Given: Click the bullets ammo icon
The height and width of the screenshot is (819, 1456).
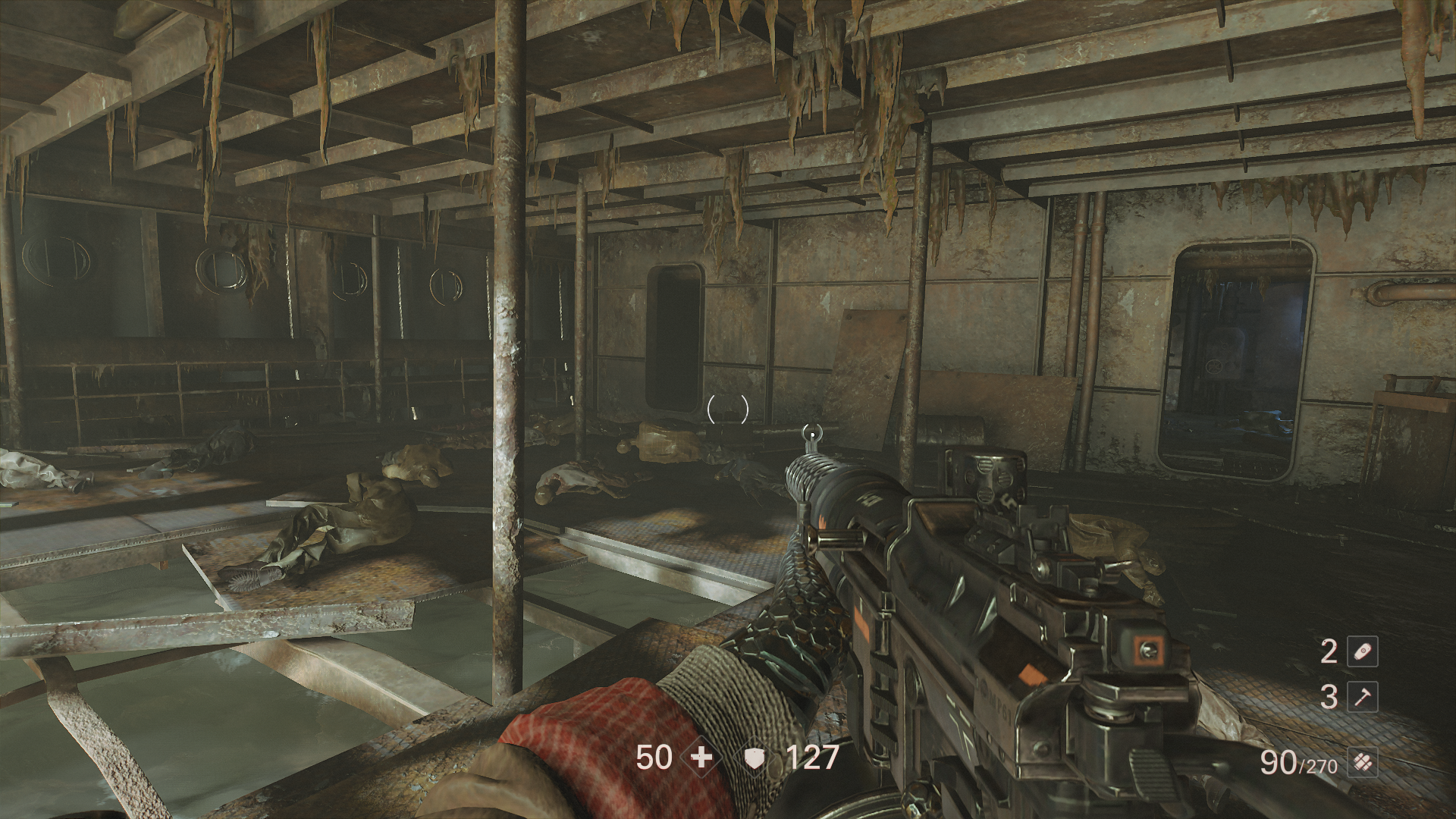Looking at the screenshot, I should click(x=1361, y=762).
